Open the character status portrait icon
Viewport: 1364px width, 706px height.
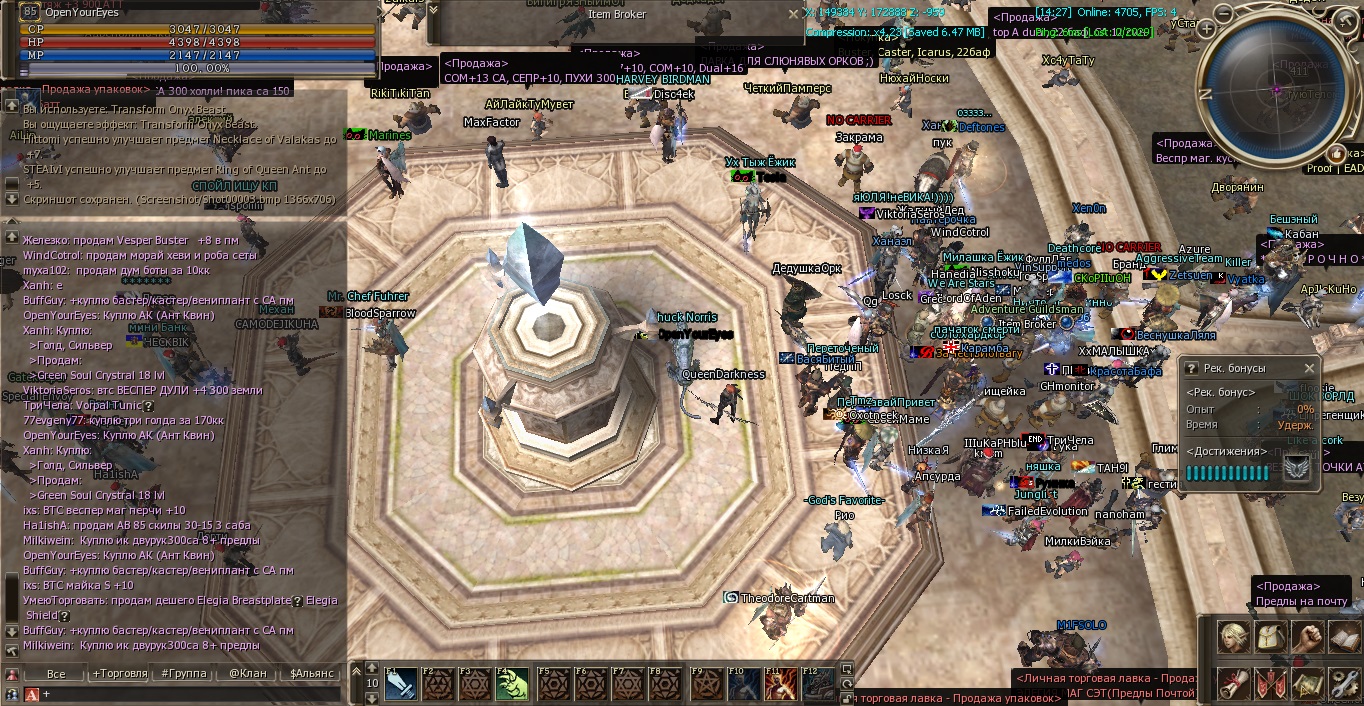[1233, 636]
